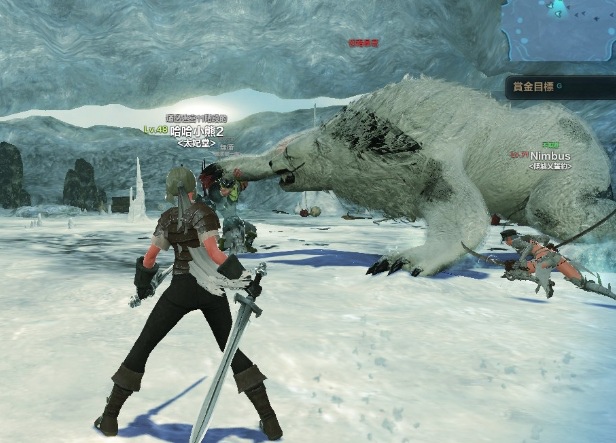The height and width of the screenshot is (443, 616).
Task: Open the minimap
Action: [x=559, y=30]
